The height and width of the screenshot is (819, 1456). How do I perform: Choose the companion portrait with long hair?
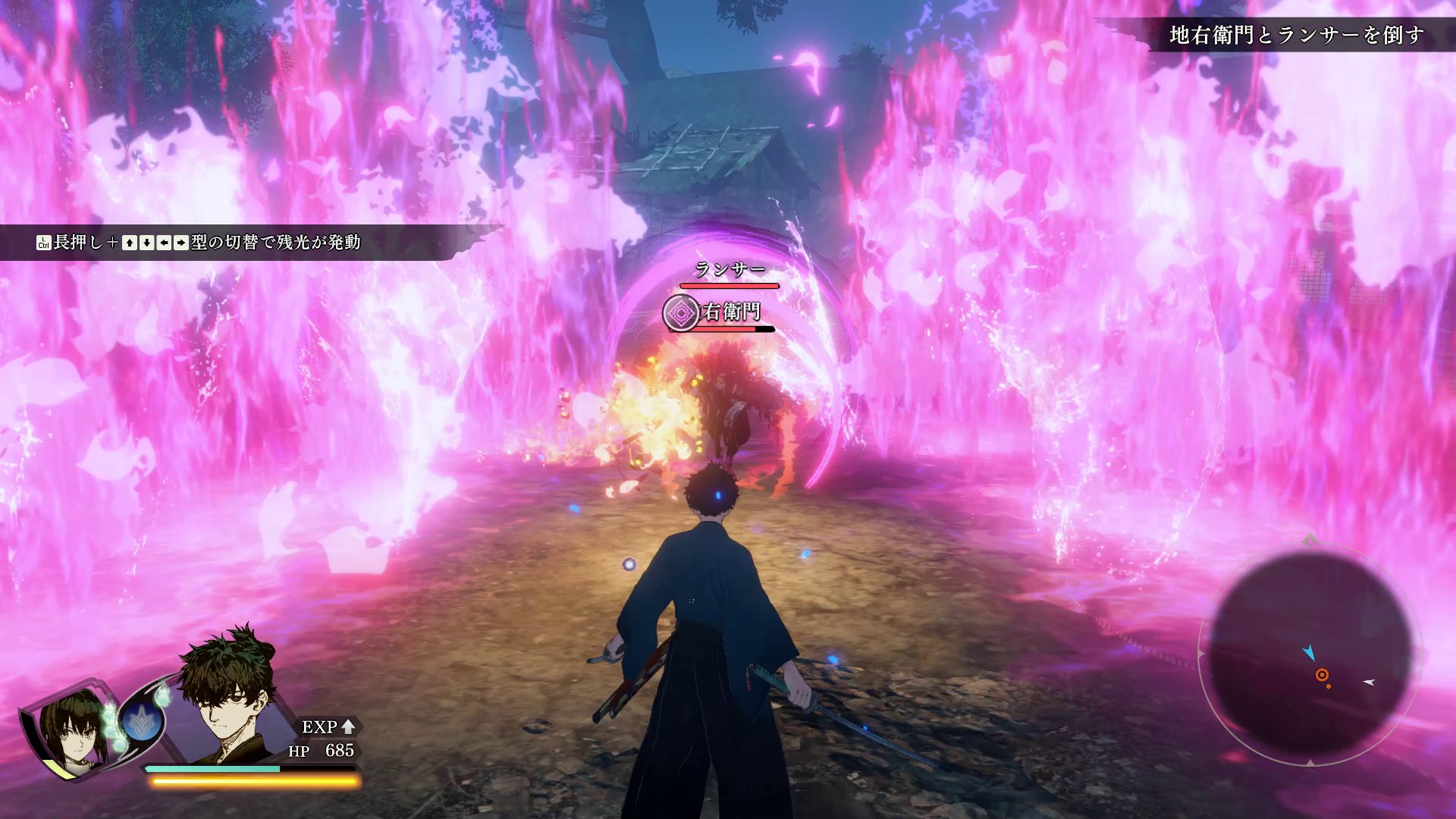tap(71, 728)
